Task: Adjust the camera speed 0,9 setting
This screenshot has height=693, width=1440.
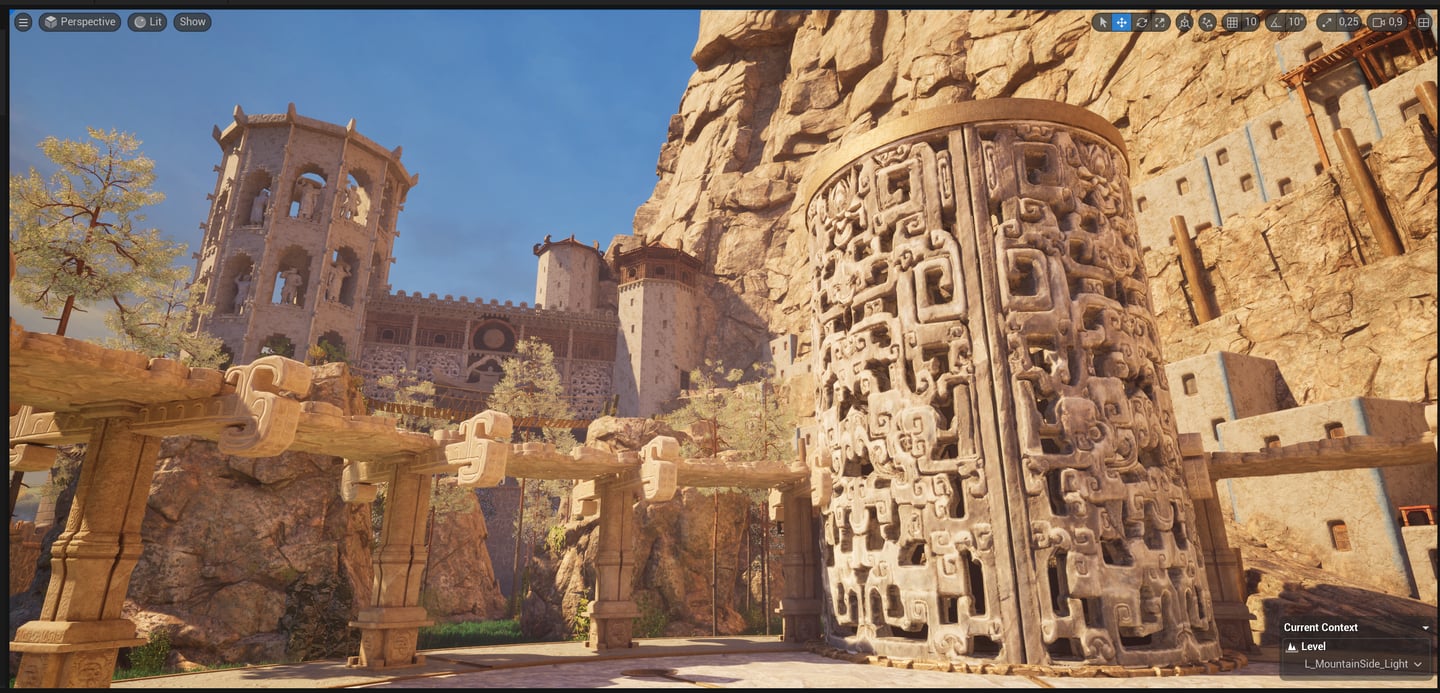Action: tap(1387, 22)
